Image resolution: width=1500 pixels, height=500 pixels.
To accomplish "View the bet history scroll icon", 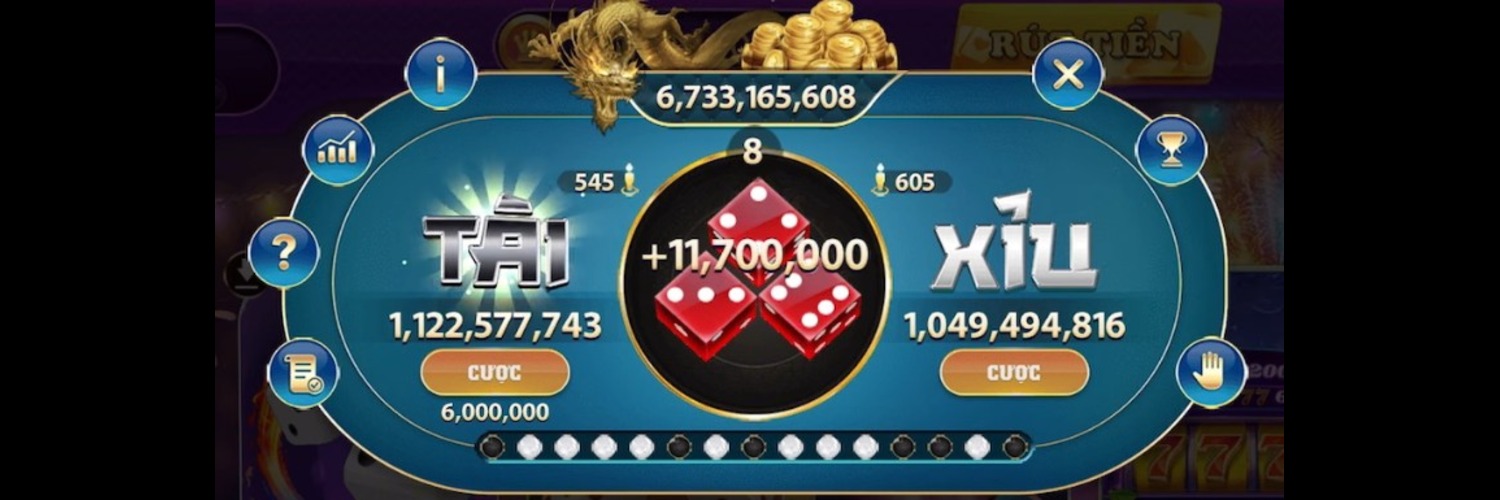I will pyautogui.click(x=303, y=373).
